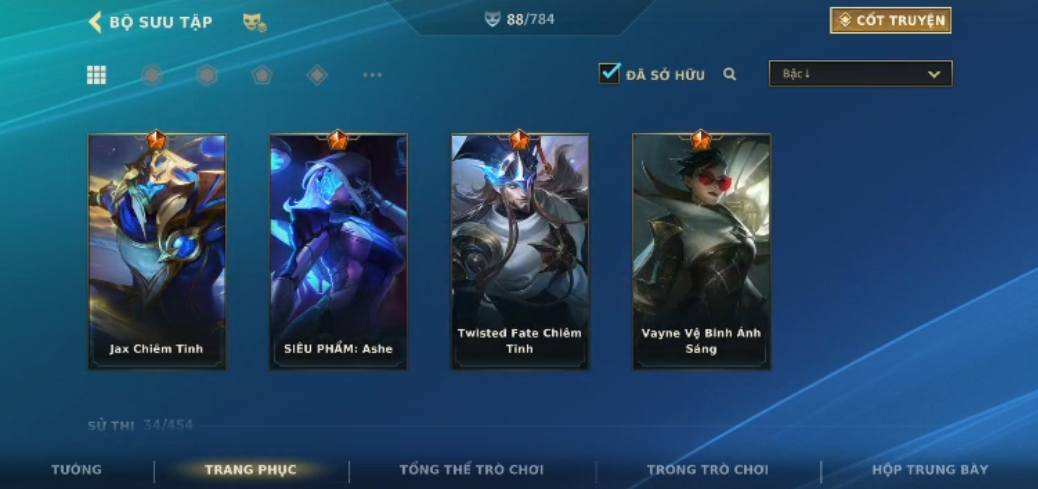Screen dimensions: 1038x489
Task: Switch to the Tướng tab
Action: [x=76, y=469]
